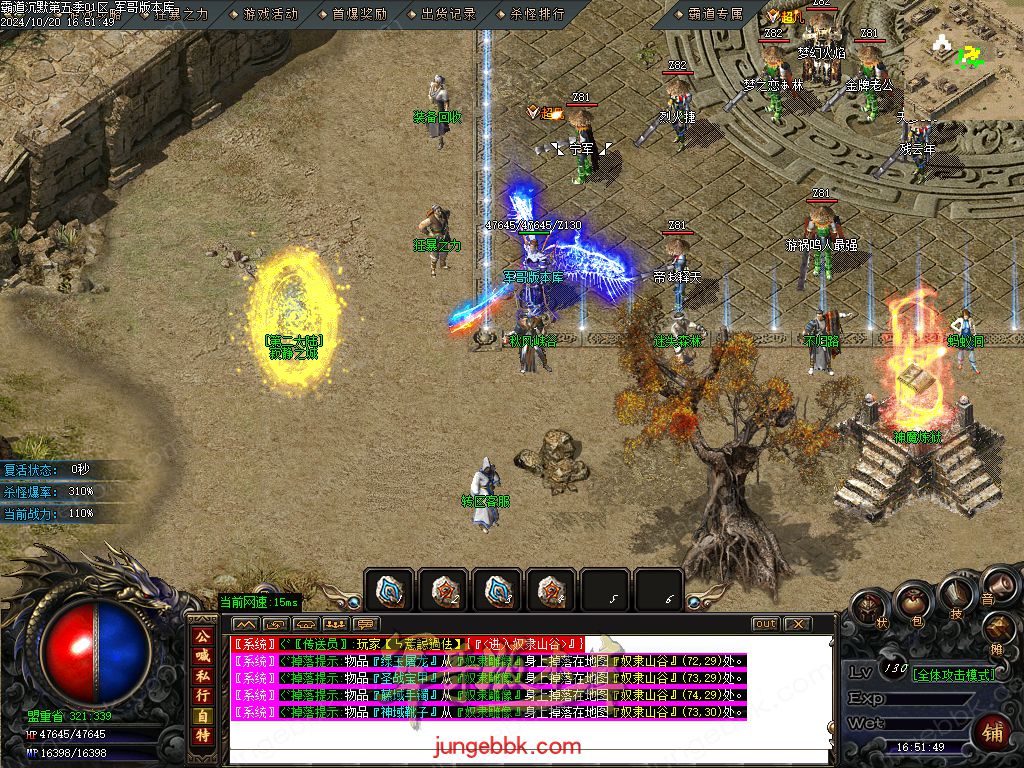Open the 铺 shop button
The height and width of the screenshot is (768, 1024).
(993, 734)
